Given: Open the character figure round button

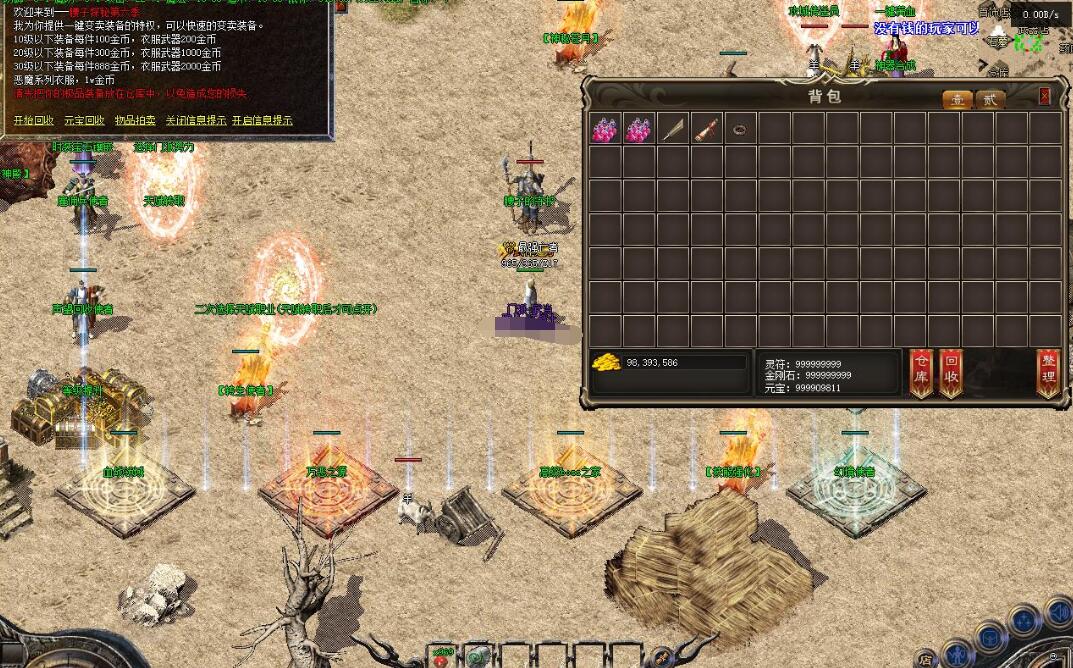Looking at the screenshot, I should tap(959, 655).
